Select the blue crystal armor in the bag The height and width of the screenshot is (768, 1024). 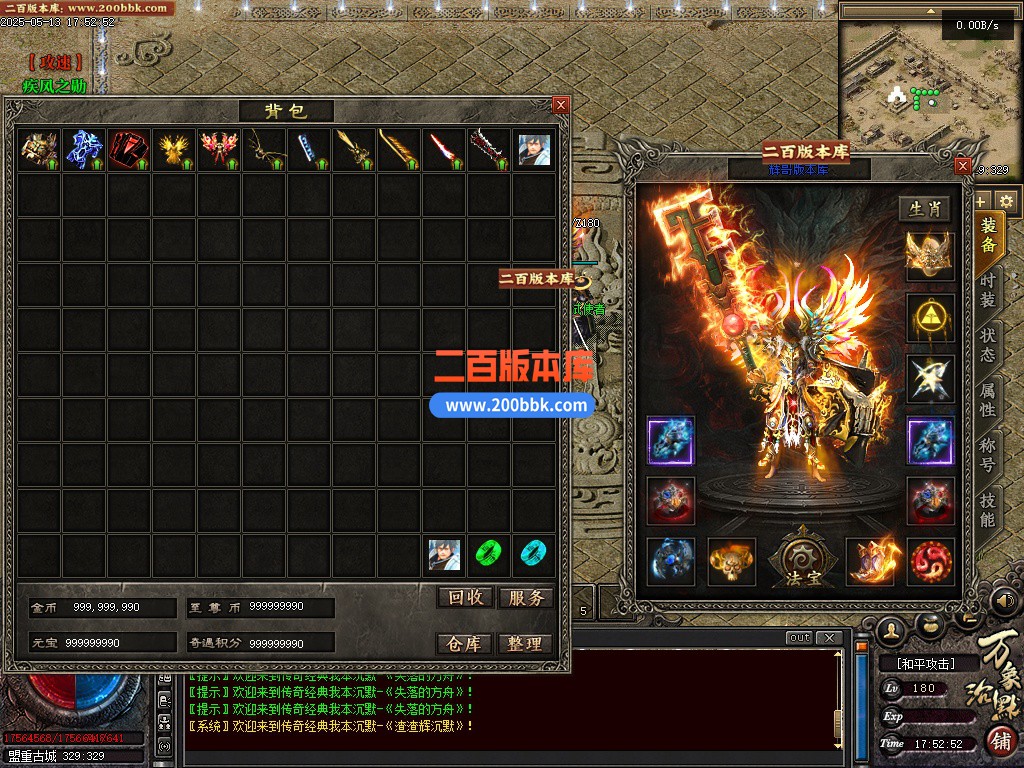tap(84, 150)
